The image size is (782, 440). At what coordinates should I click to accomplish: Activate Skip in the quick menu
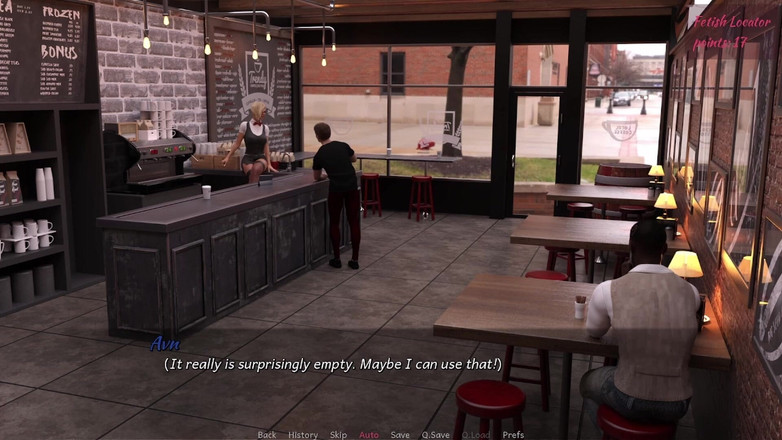pyautogui.click(x=338, y=435)
